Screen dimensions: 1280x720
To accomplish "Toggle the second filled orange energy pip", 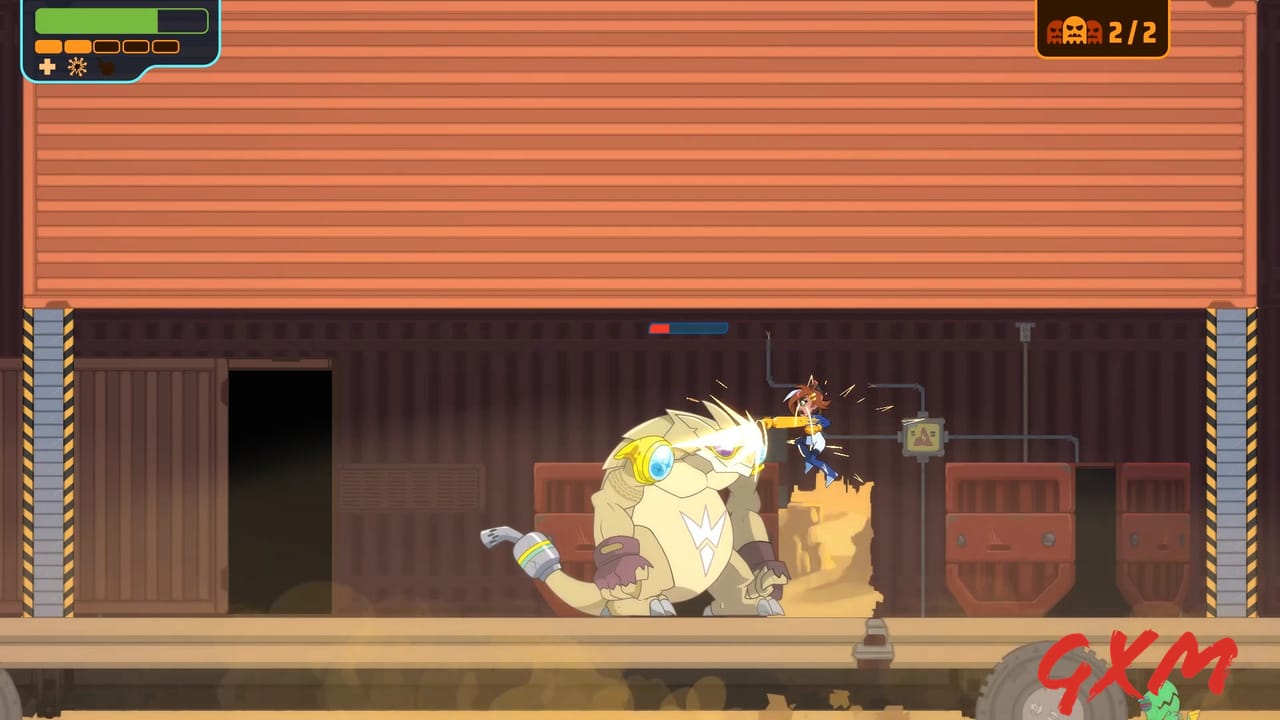I will 77,47.
